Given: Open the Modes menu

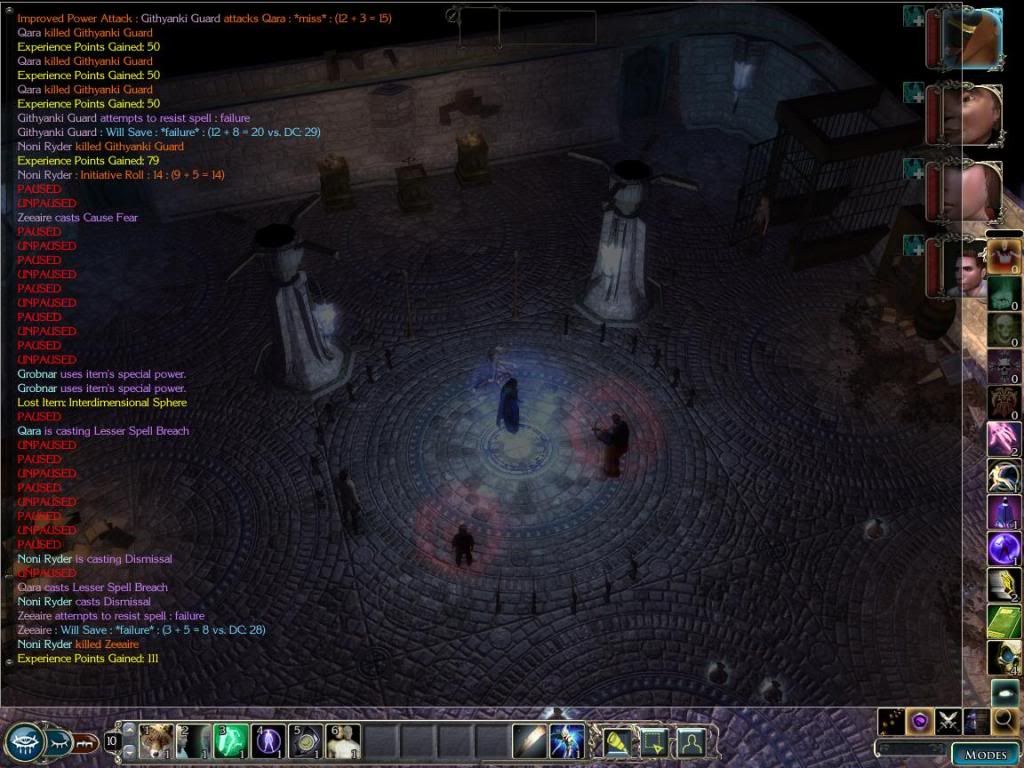Looking at the screenshot, I should pyautogui.click(x=985, y=753).
